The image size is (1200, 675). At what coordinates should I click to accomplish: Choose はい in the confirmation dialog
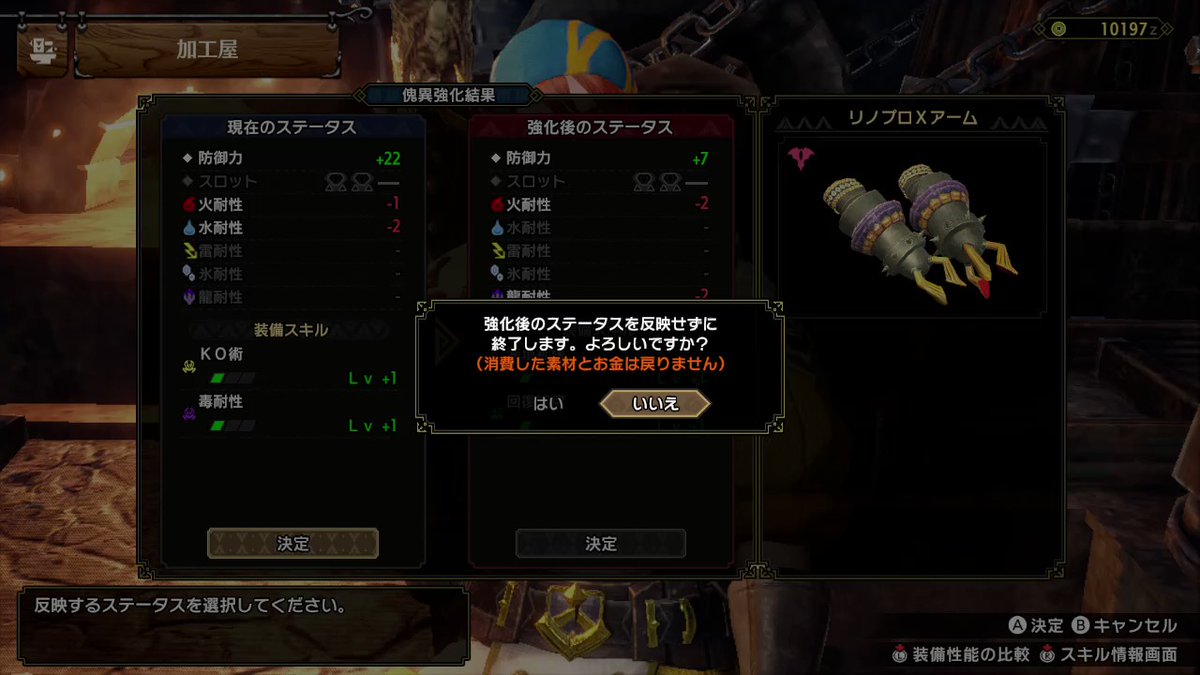[x=548, y=404]
